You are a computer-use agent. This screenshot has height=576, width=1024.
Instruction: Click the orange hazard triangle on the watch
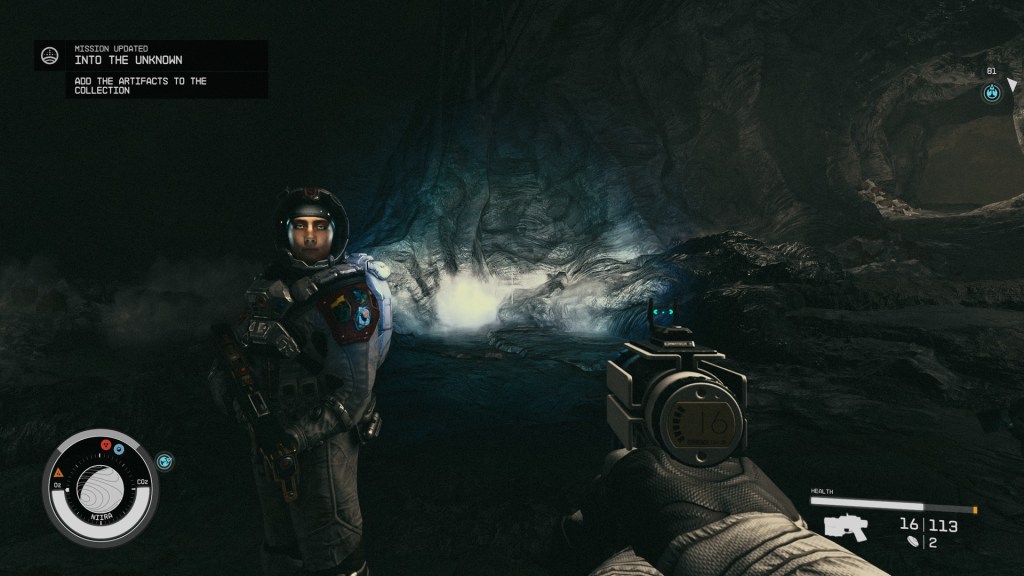(59, 471)
